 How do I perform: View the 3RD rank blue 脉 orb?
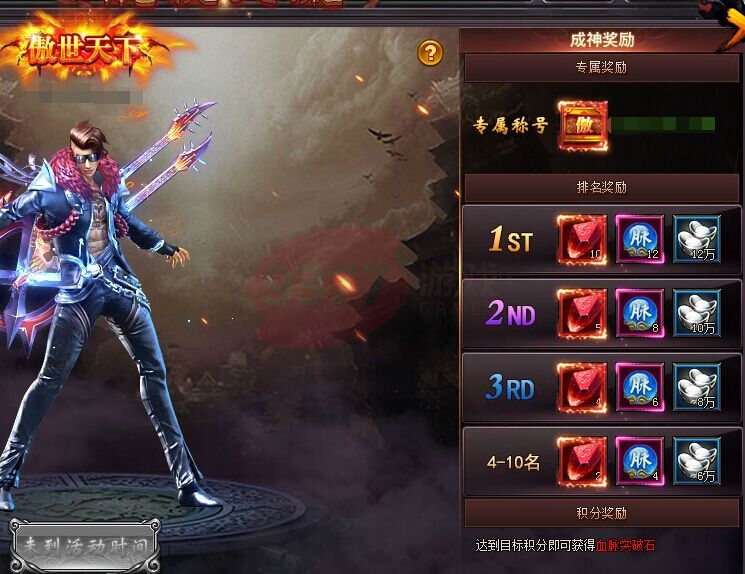(640, 388)
